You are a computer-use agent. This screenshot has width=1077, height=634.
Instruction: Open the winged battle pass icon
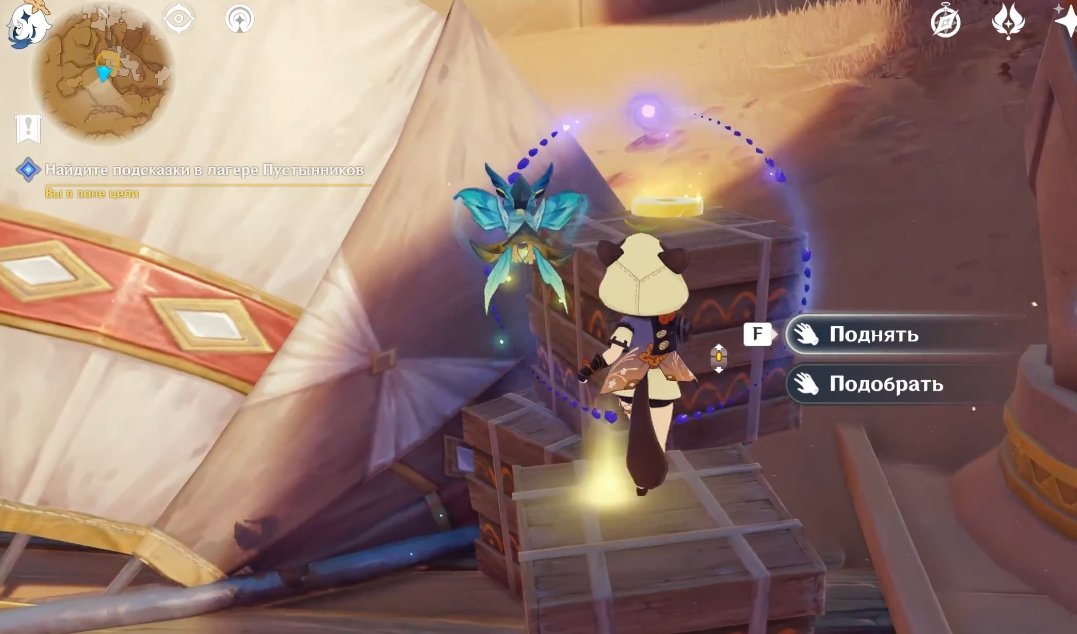pos(1006,21)
